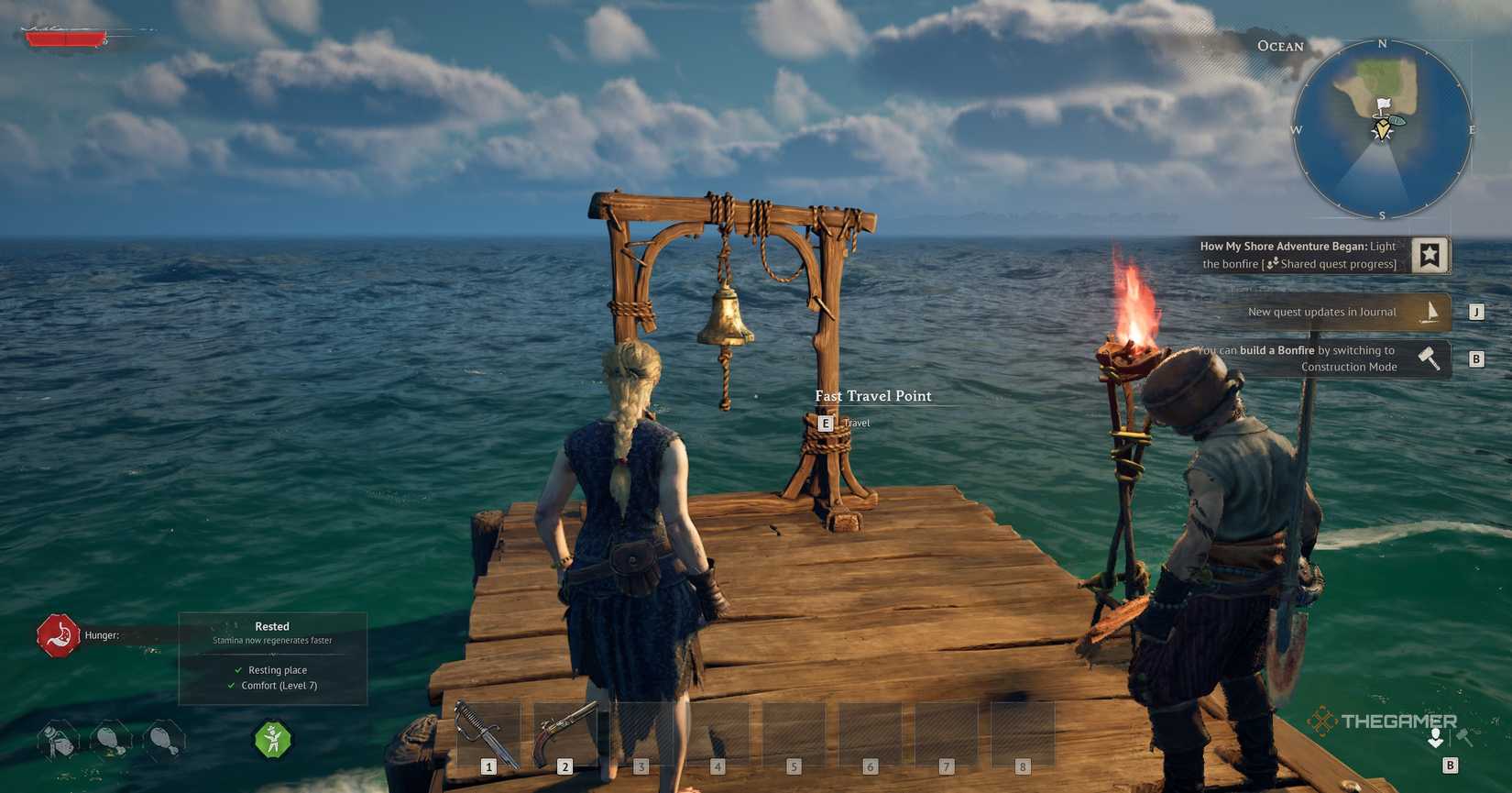1512x793 pixels.
Task: Select the saber in hotbar slot 1
Action: click(x=489, y=732)
